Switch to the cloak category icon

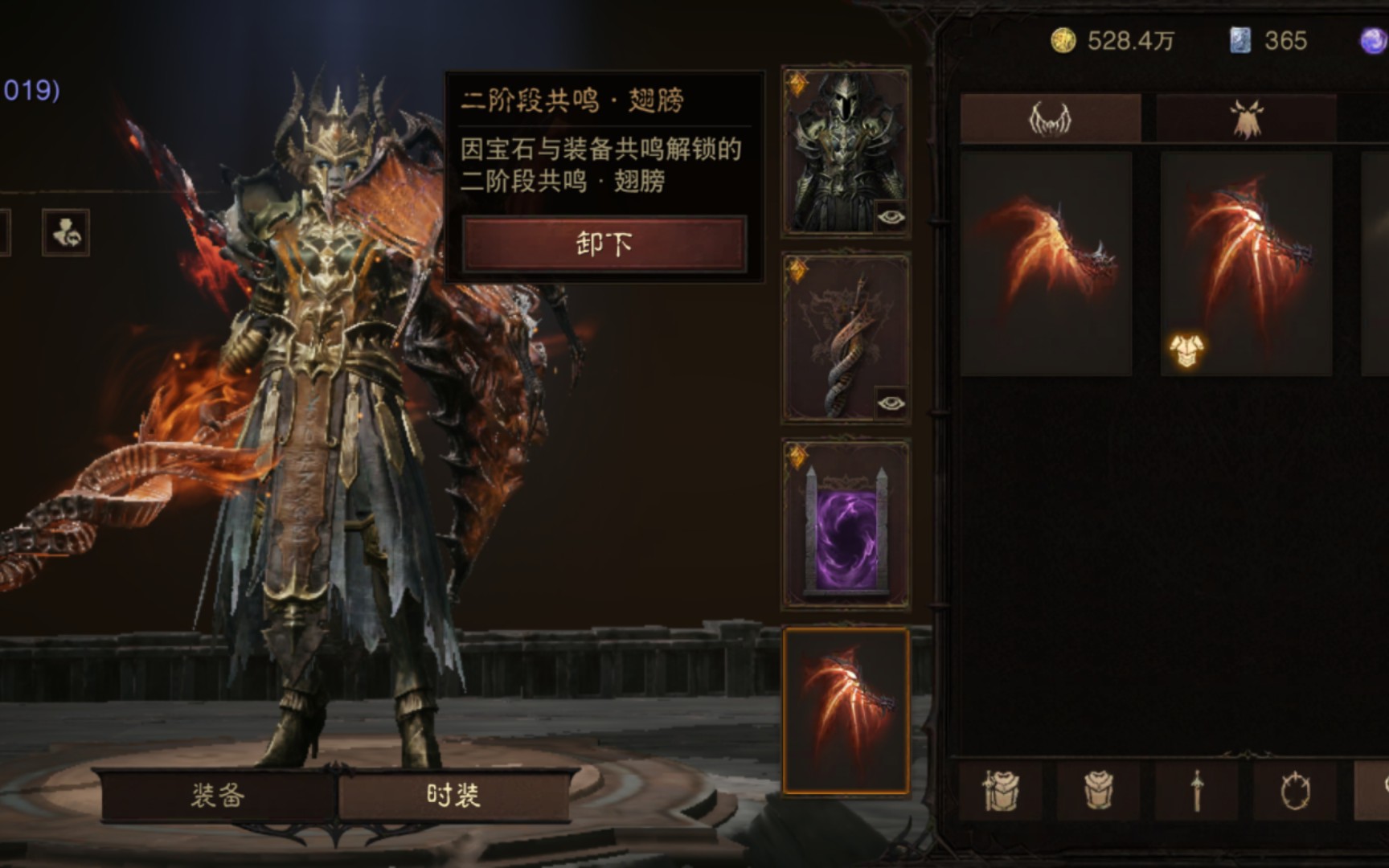point(1244,117)
